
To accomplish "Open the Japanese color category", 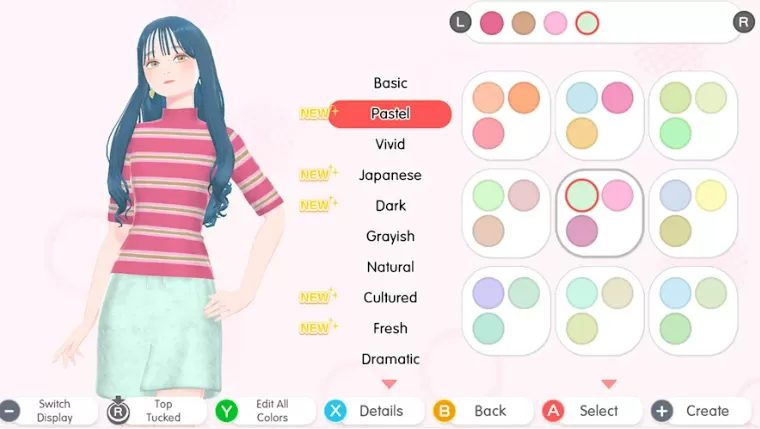I will click(390, 175).
